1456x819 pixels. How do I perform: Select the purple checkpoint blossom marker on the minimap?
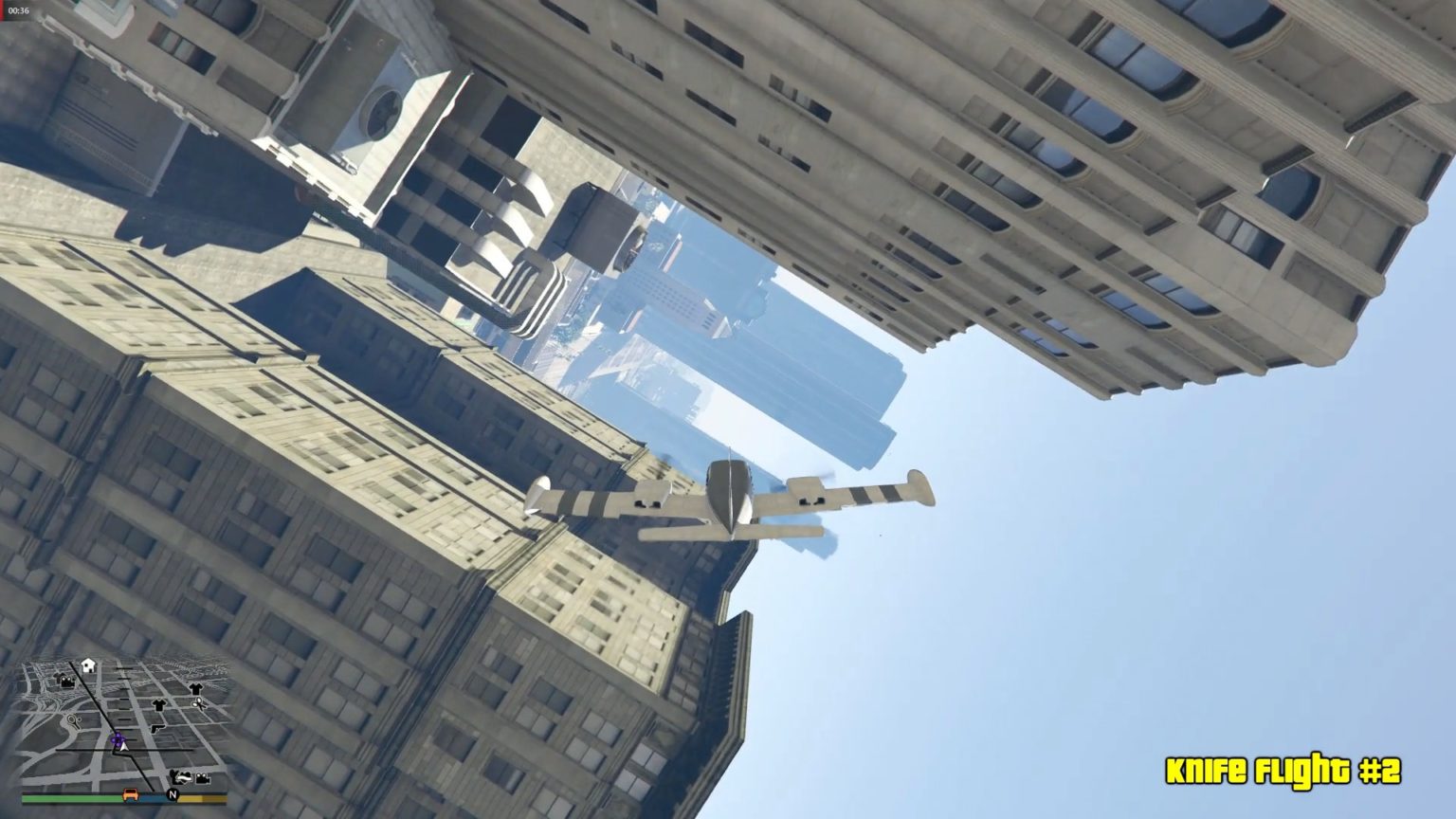click(x=118, y=738)
